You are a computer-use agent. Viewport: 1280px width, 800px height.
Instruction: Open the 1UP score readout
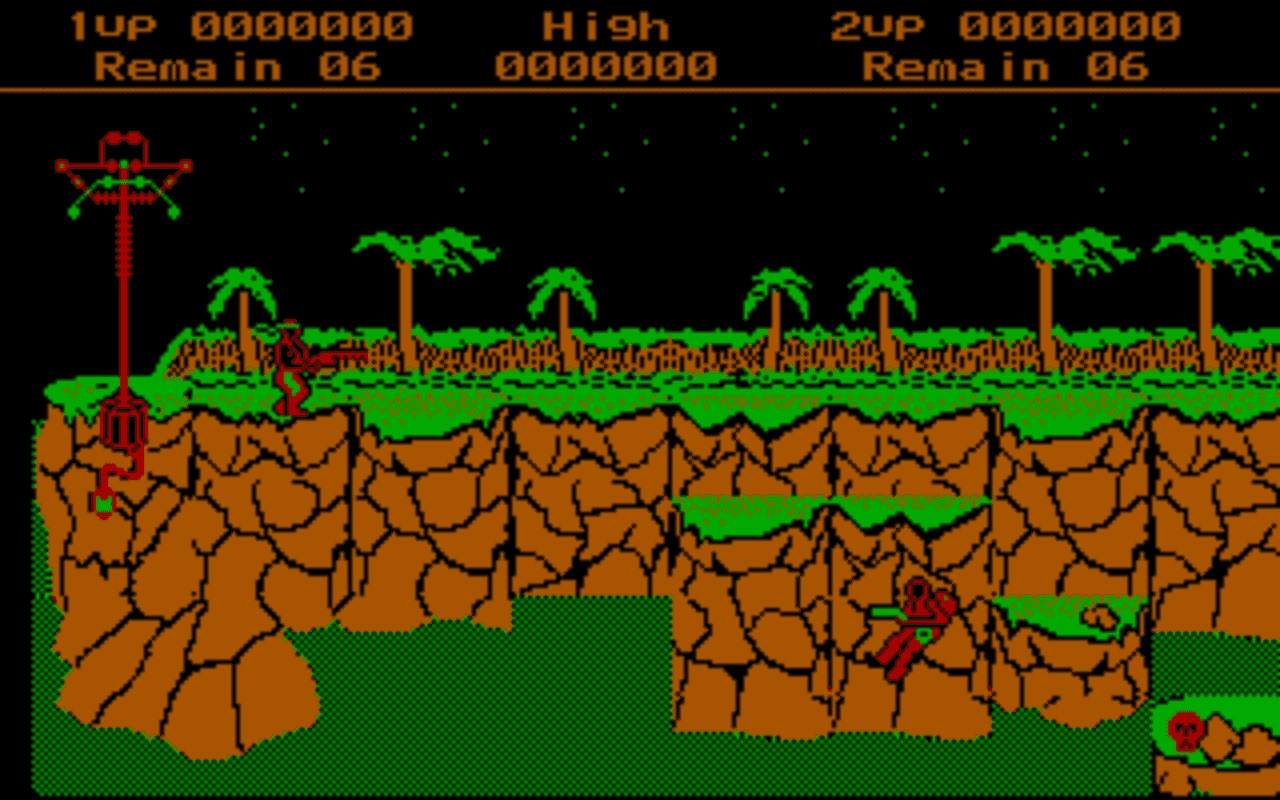pyautogui.click(x=240, y=25)
